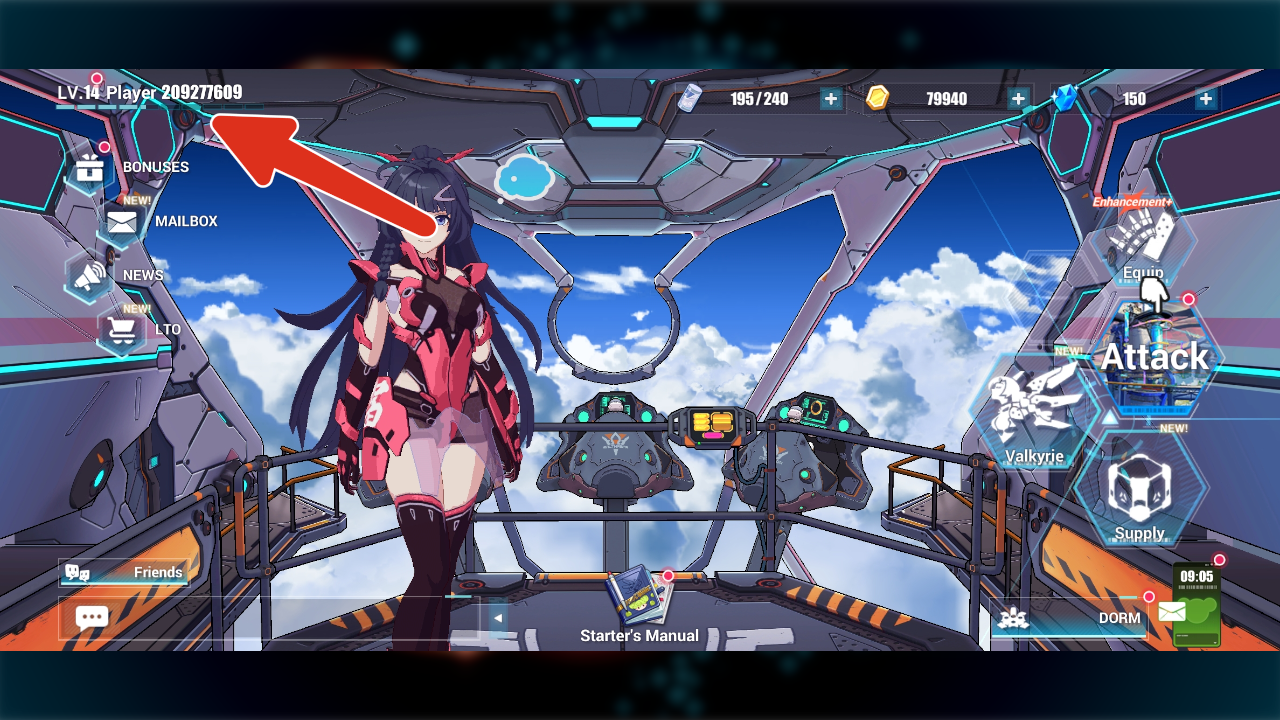1280x720 pixels.
Task: Open the green phone message widget
Action: click(1196, 606)
